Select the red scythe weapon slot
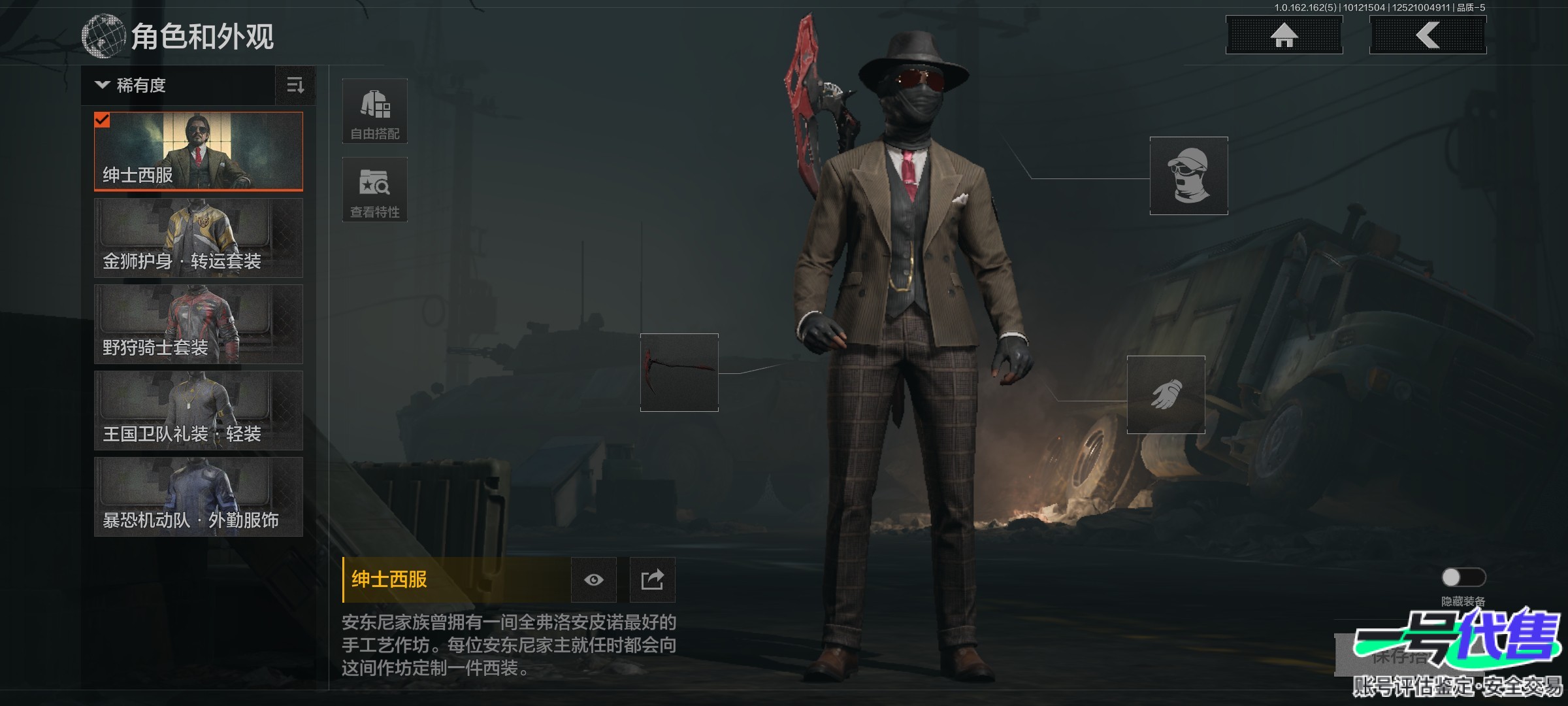The image size is (1568, 706). pos(679,373)
